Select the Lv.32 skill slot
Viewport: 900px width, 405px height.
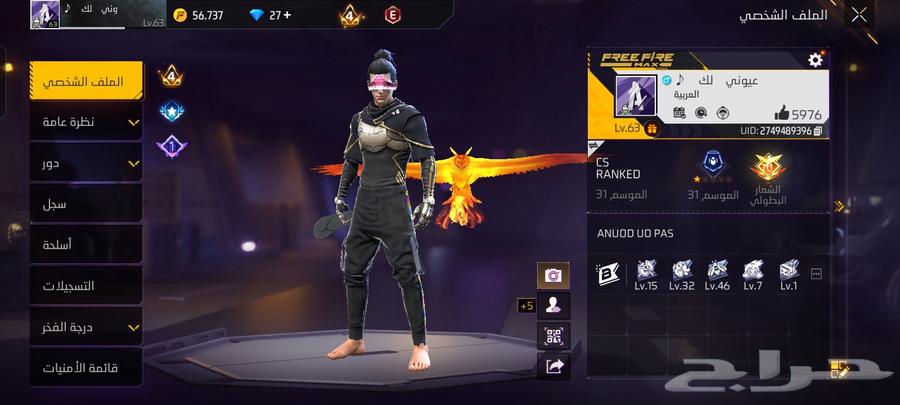tap(681, 271)
